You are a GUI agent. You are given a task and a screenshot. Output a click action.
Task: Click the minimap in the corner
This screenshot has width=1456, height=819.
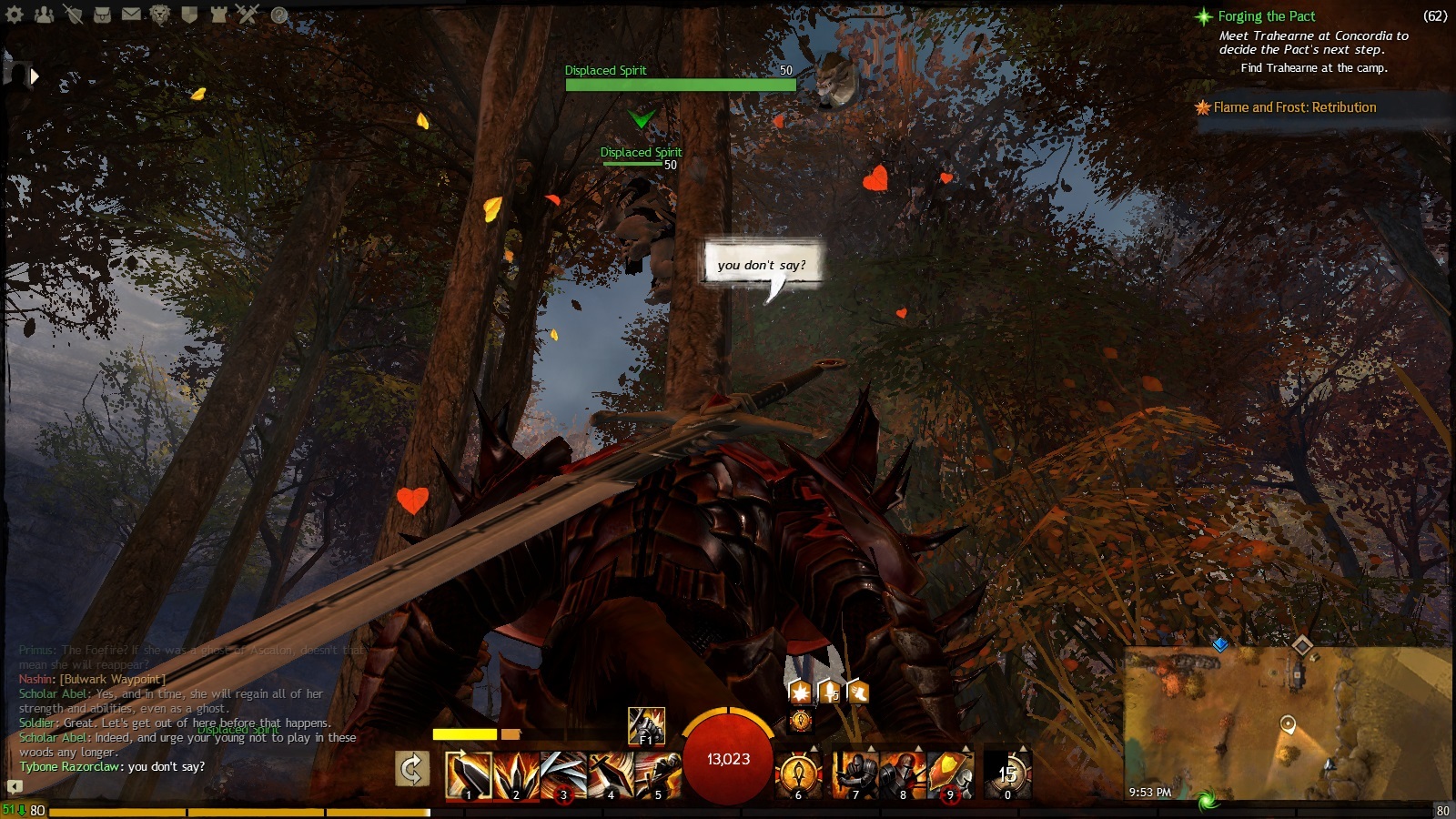(1288, 723)
